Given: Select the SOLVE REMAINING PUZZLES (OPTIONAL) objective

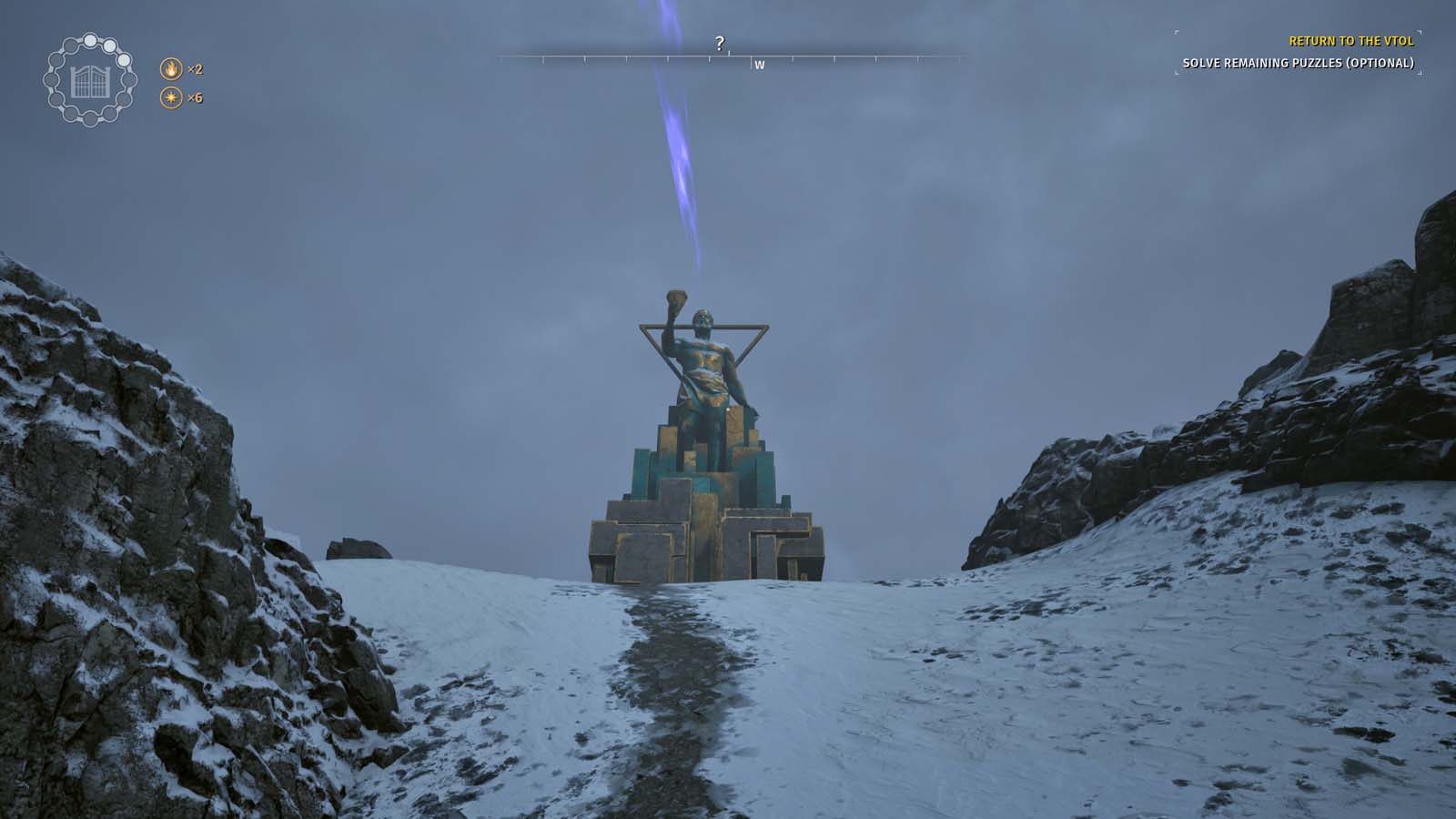Looking at the screenshot, I should [x=1298, y=64].
